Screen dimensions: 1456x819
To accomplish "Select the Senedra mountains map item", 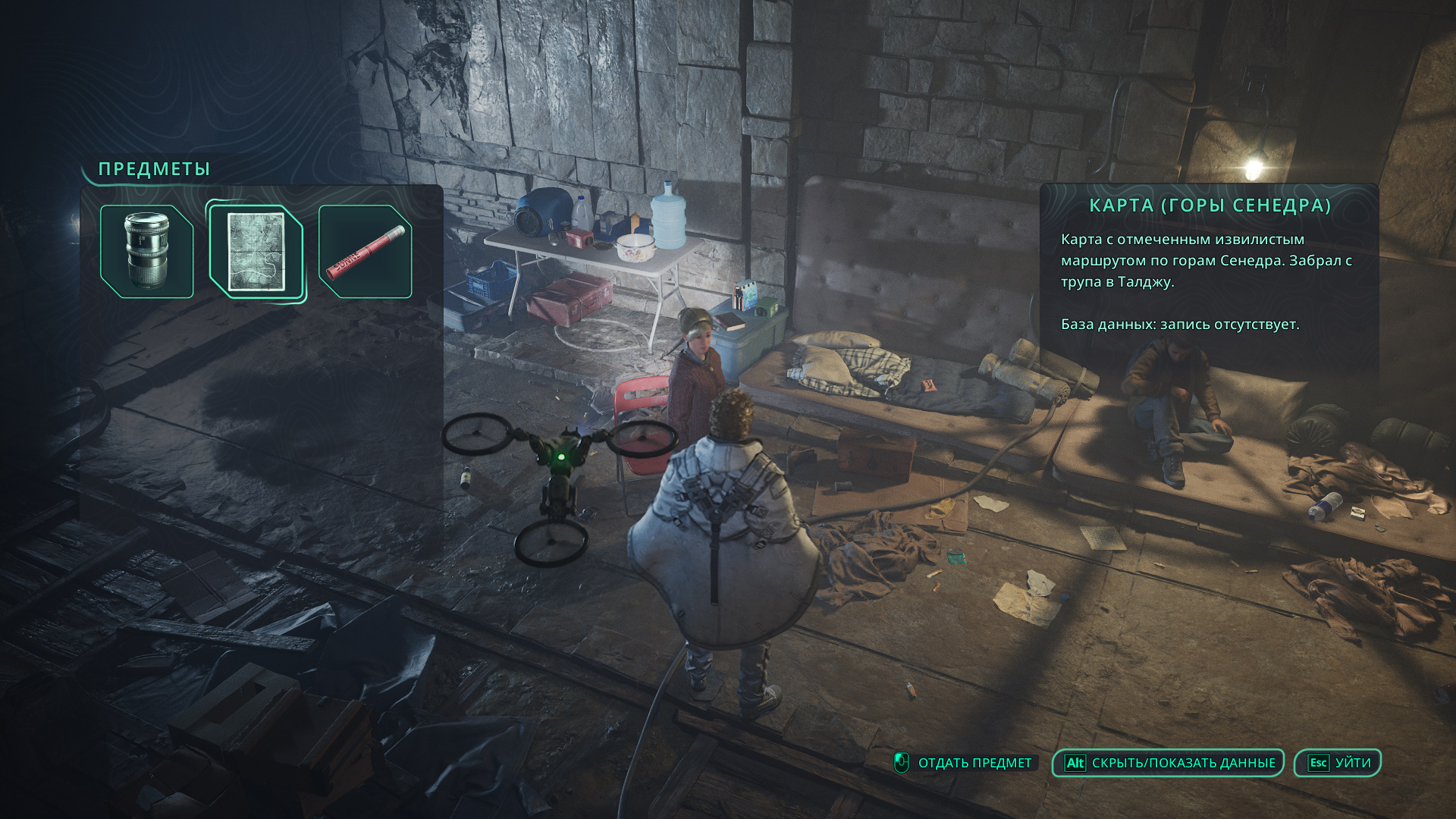I will tap(256, 253).
